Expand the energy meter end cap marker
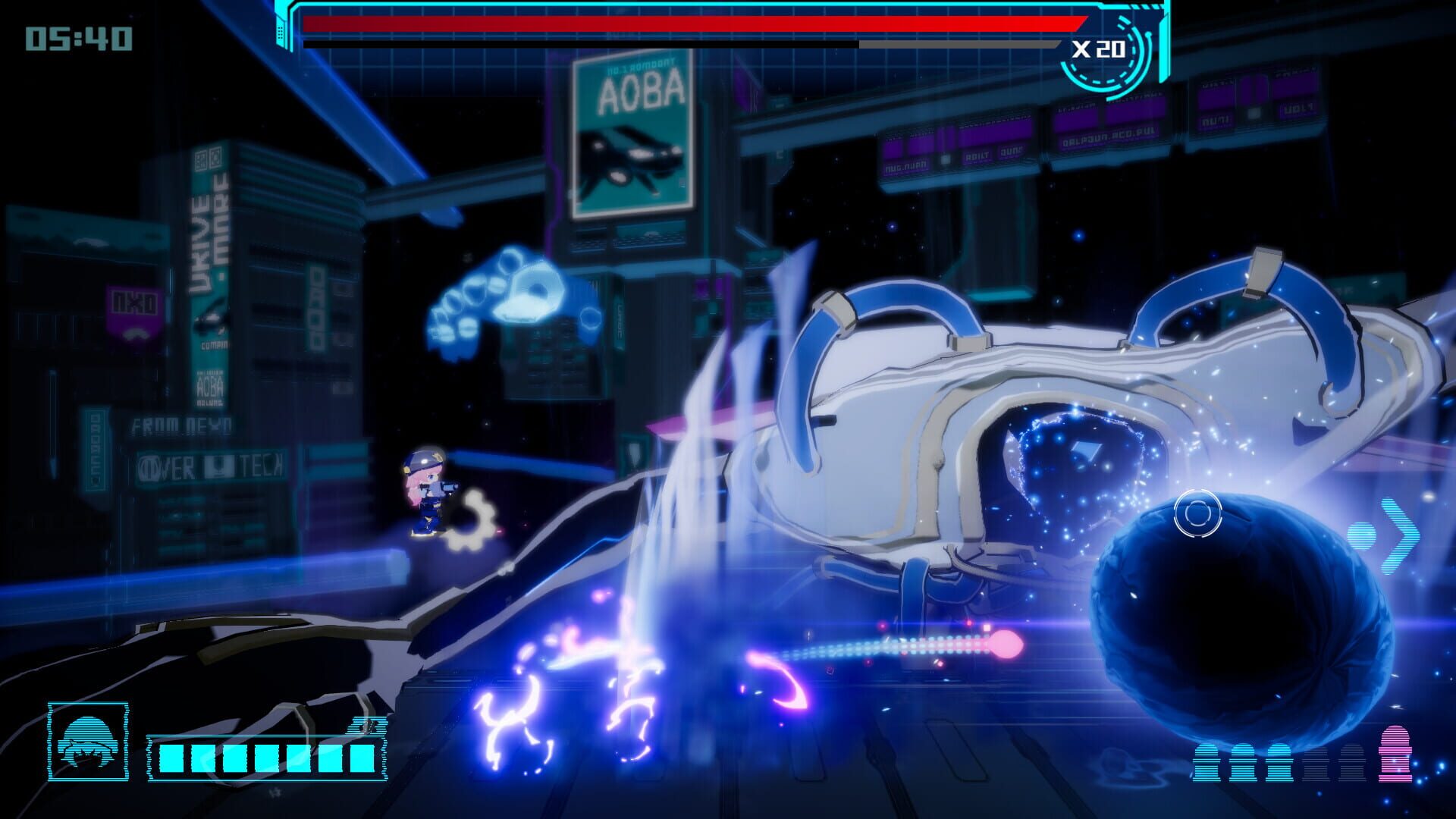Screen dimensions: 1456x819 [x=369, y=725]
